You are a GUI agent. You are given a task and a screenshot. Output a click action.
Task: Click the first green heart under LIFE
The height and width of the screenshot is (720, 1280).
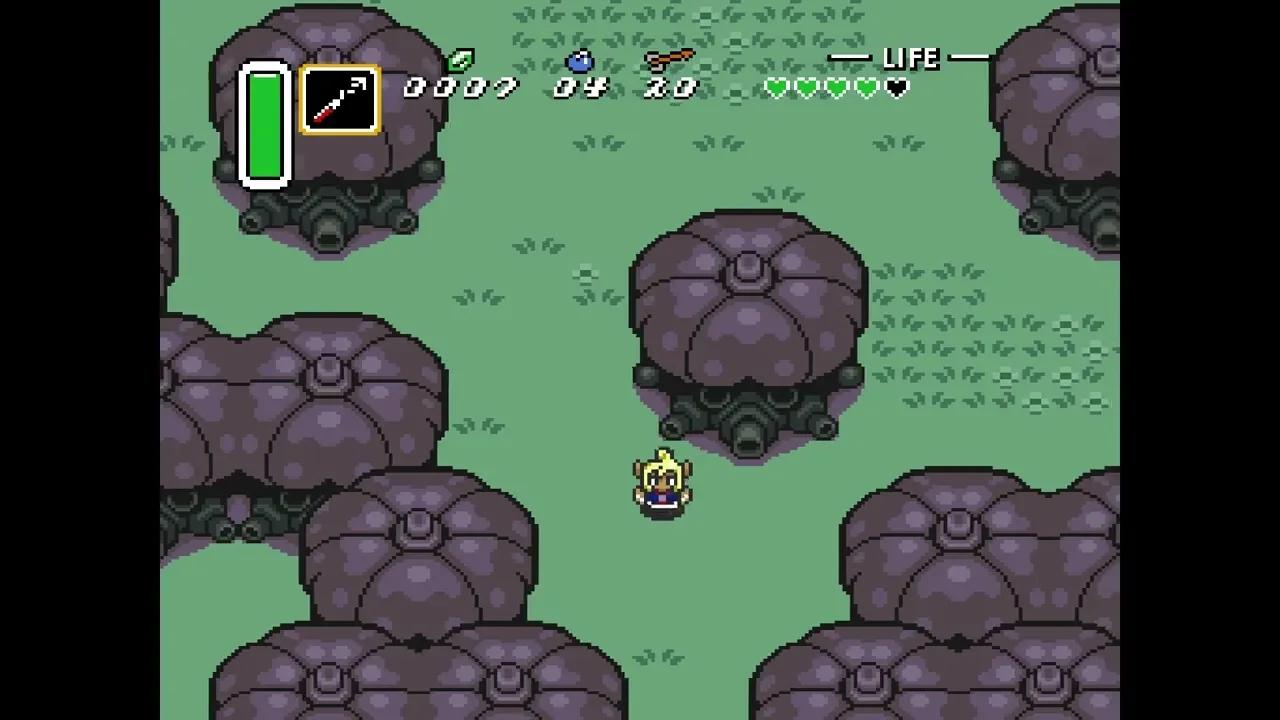tap(776, 89)
